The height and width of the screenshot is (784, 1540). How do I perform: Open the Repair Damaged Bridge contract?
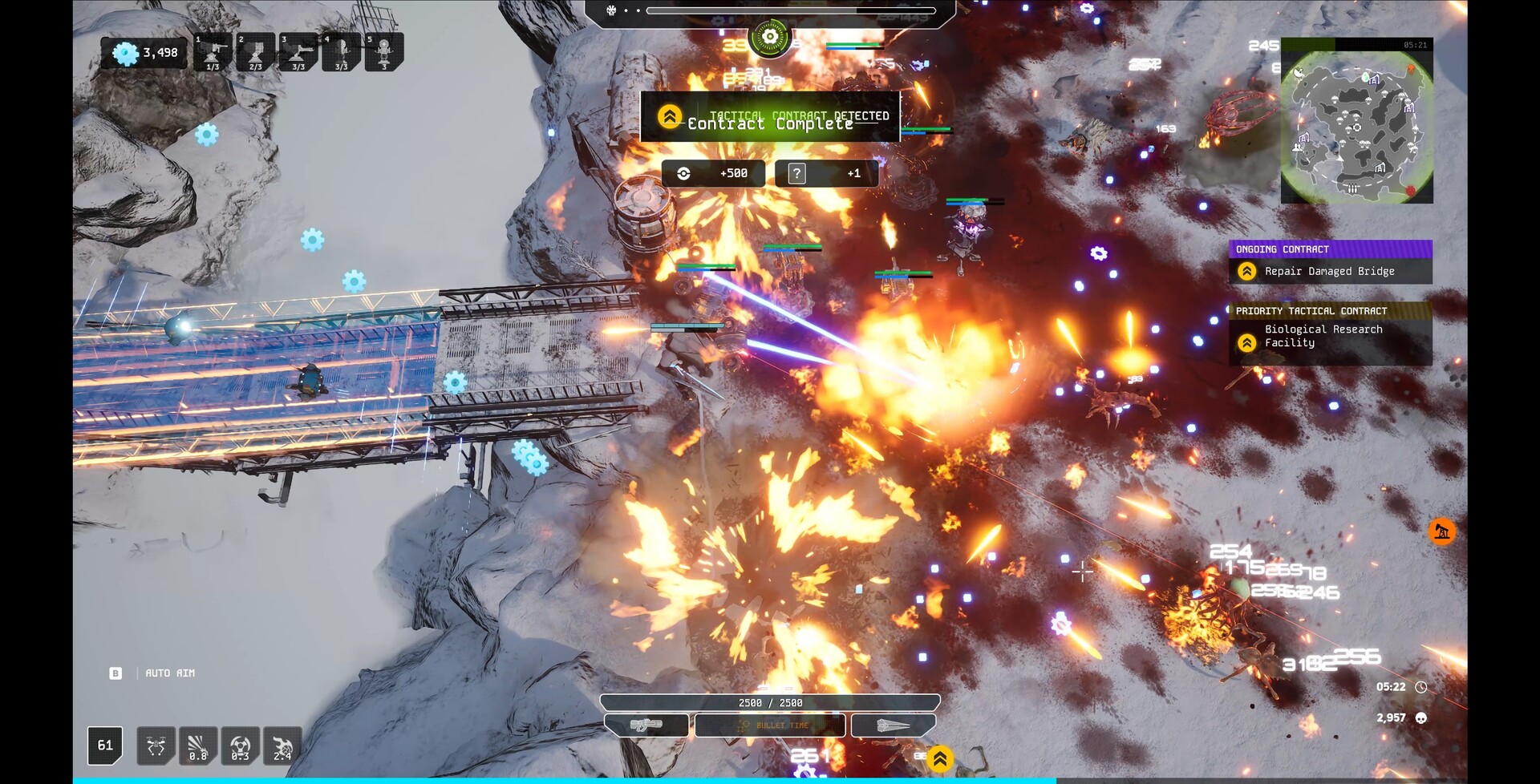(x=1331, y=271)
